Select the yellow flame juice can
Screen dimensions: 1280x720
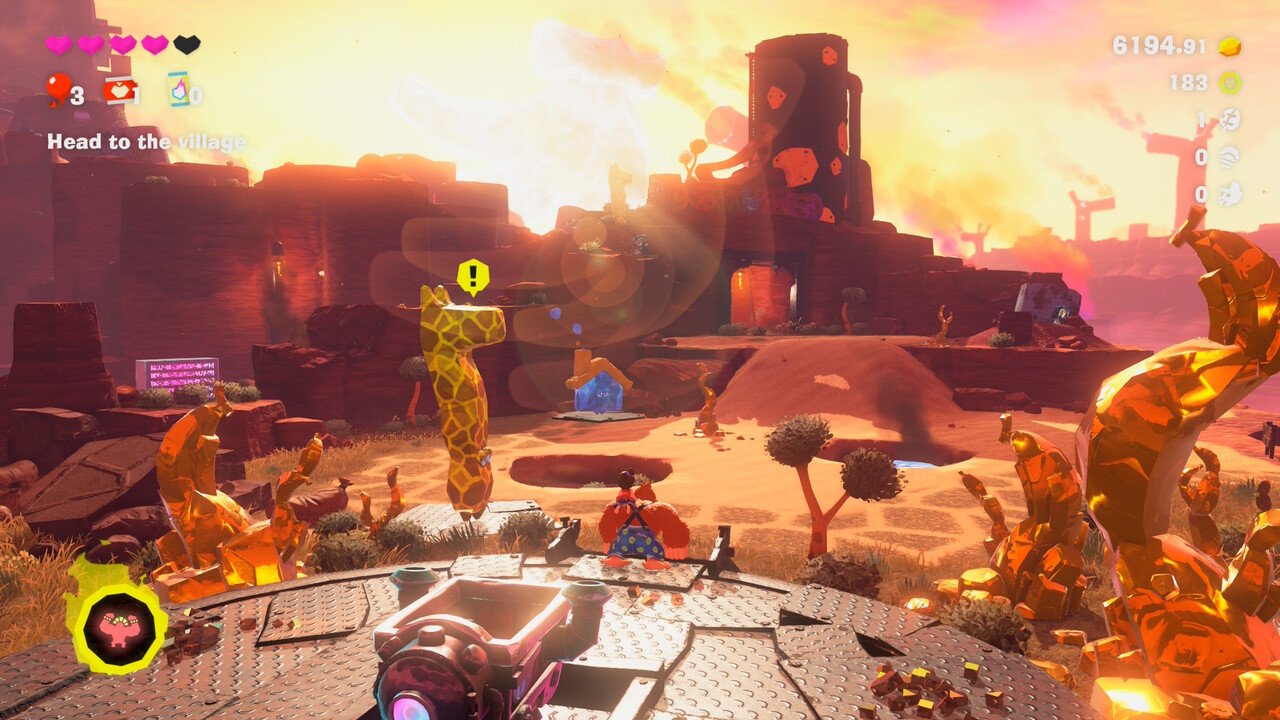[178, 90]
